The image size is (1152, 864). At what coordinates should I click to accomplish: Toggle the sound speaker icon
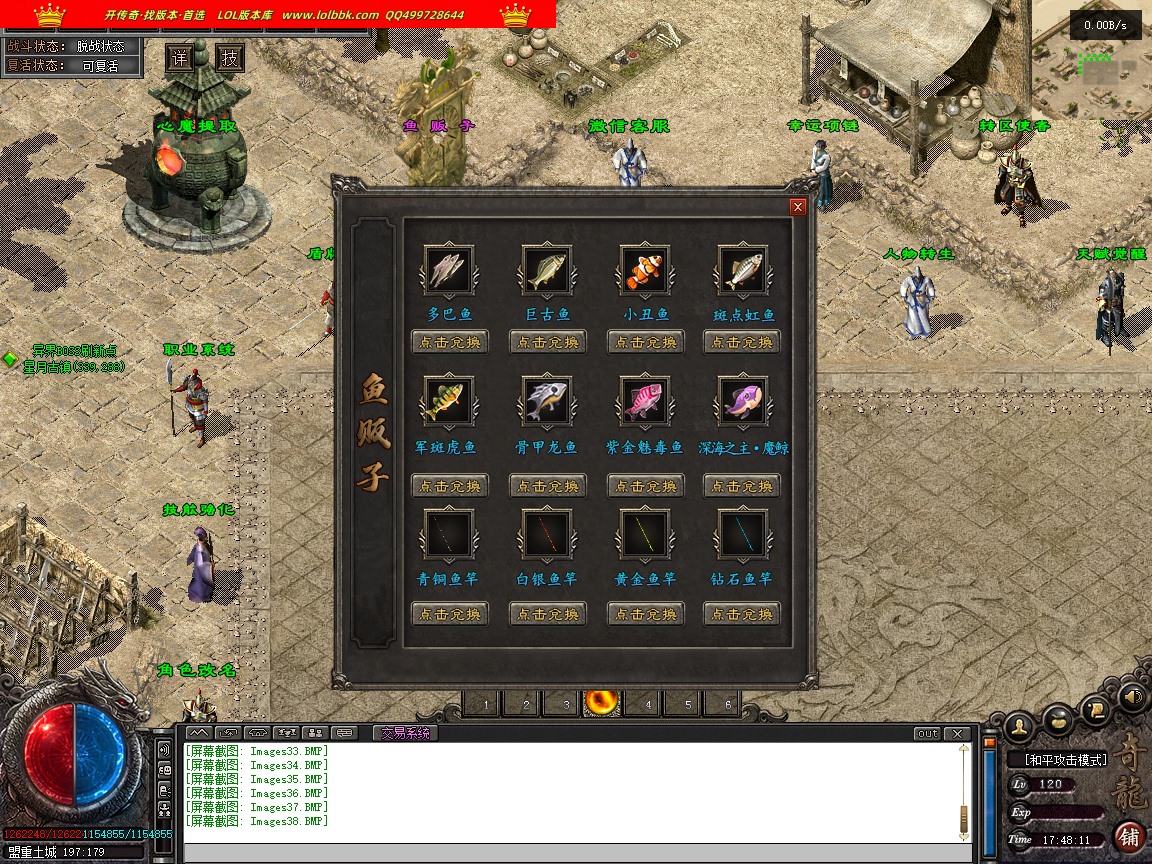[x=1133, y=695]
